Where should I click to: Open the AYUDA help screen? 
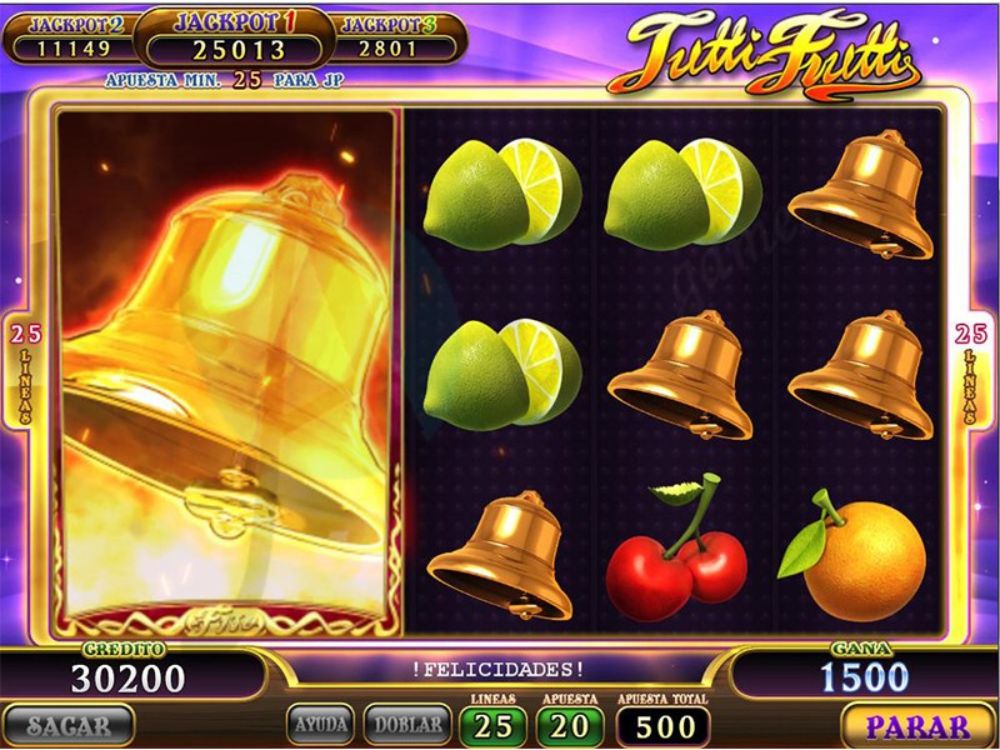[322, 724]
